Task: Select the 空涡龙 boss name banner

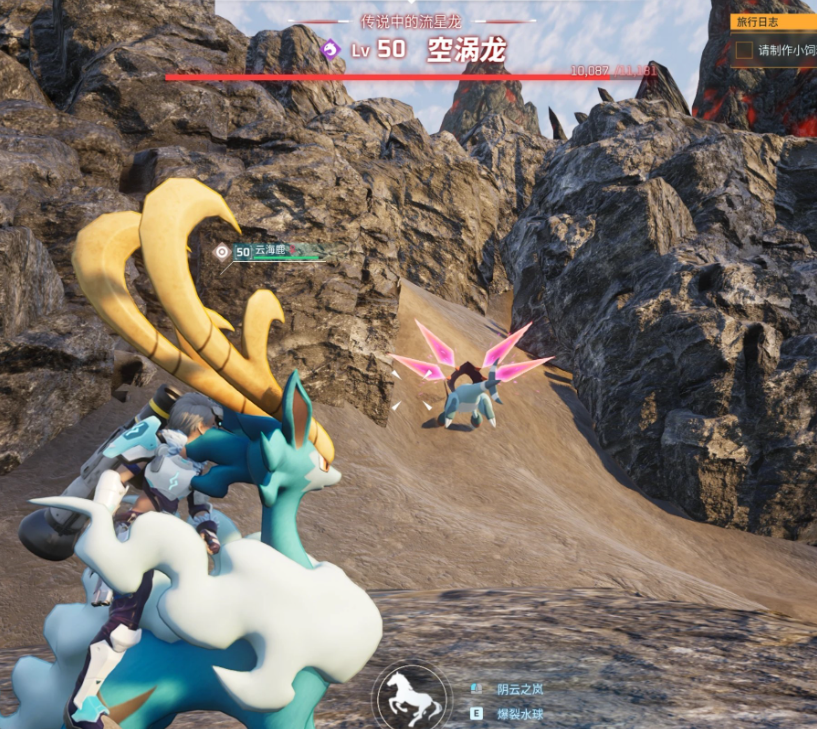Action: coord(466,50)
